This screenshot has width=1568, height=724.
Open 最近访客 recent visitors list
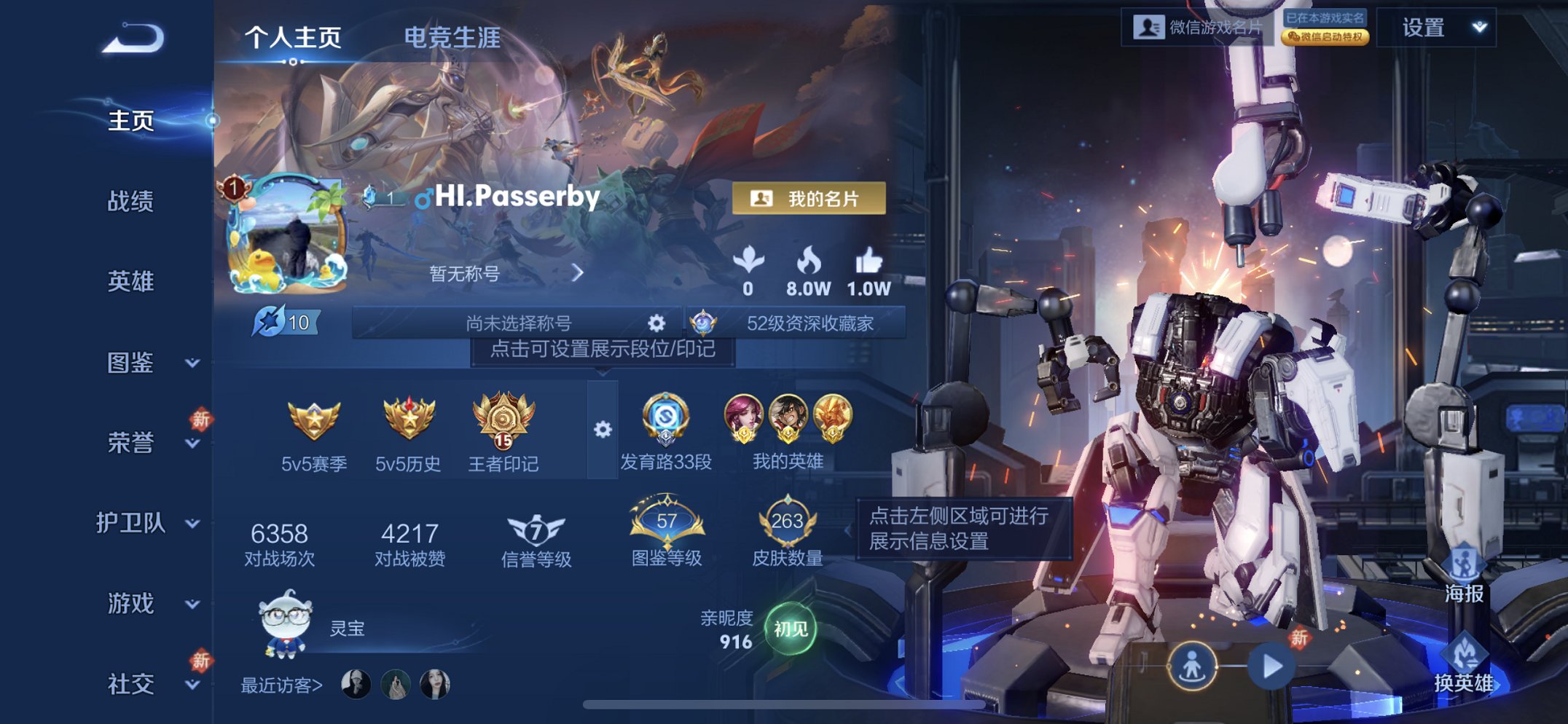(x=281, y=685)
